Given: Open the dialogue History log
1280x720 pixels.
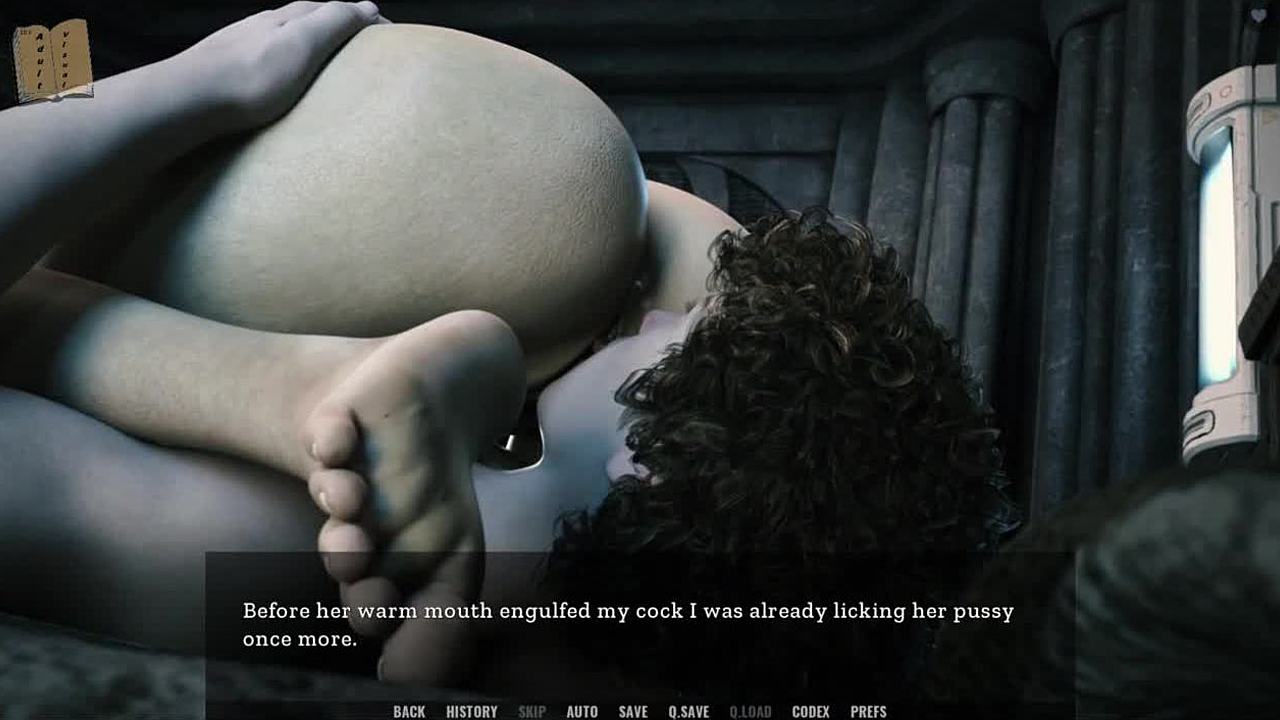Looking at the screenshot, I should click(x=471, y=711).
